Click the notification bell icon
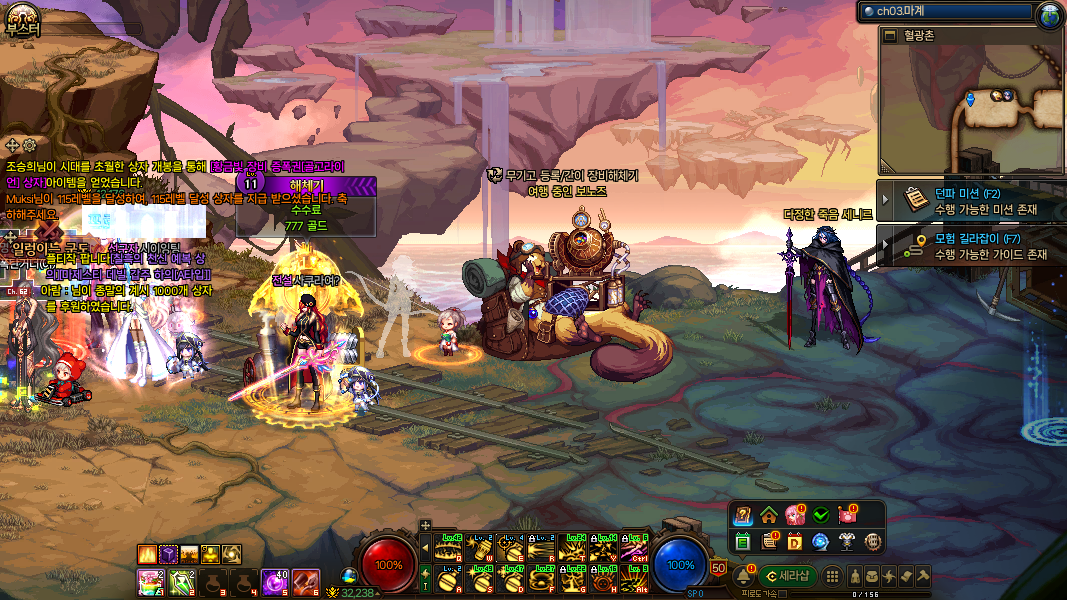The height and width of the screenshot is (600, 1067). pyautogui.click(x=743, y=575)
